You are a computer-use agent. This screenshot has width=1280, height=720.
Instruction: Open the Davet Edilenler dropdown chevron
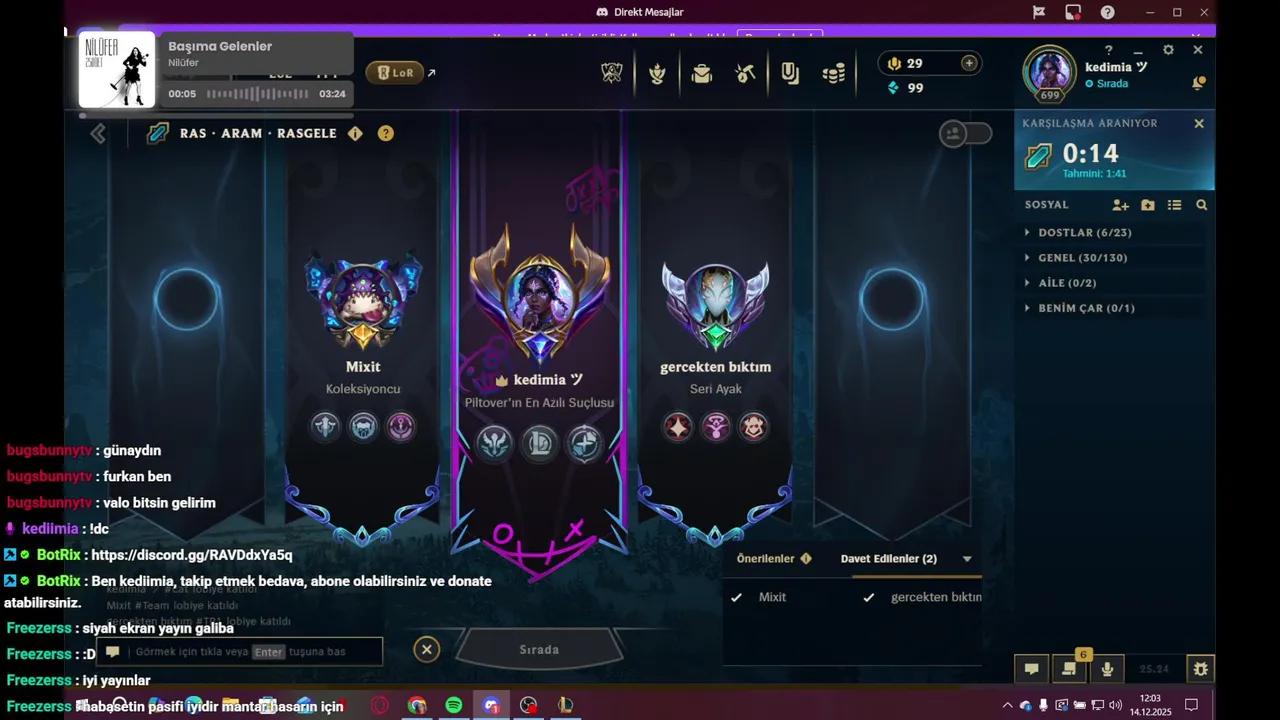[x=966, y=558]
